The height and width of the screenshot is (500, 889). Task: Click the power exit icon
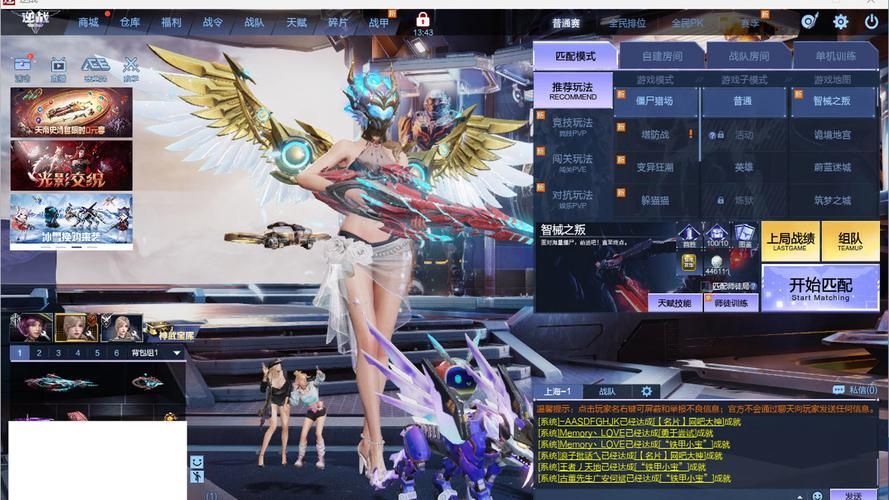[870, 22]
